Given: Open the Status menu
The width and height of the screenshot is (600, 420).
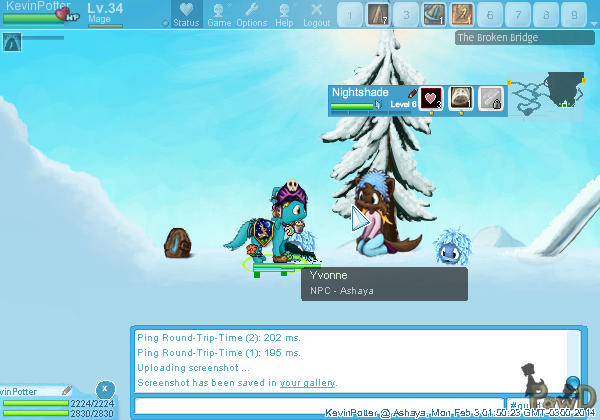Looking at the screenshot, I should click(x=185, y=15).
